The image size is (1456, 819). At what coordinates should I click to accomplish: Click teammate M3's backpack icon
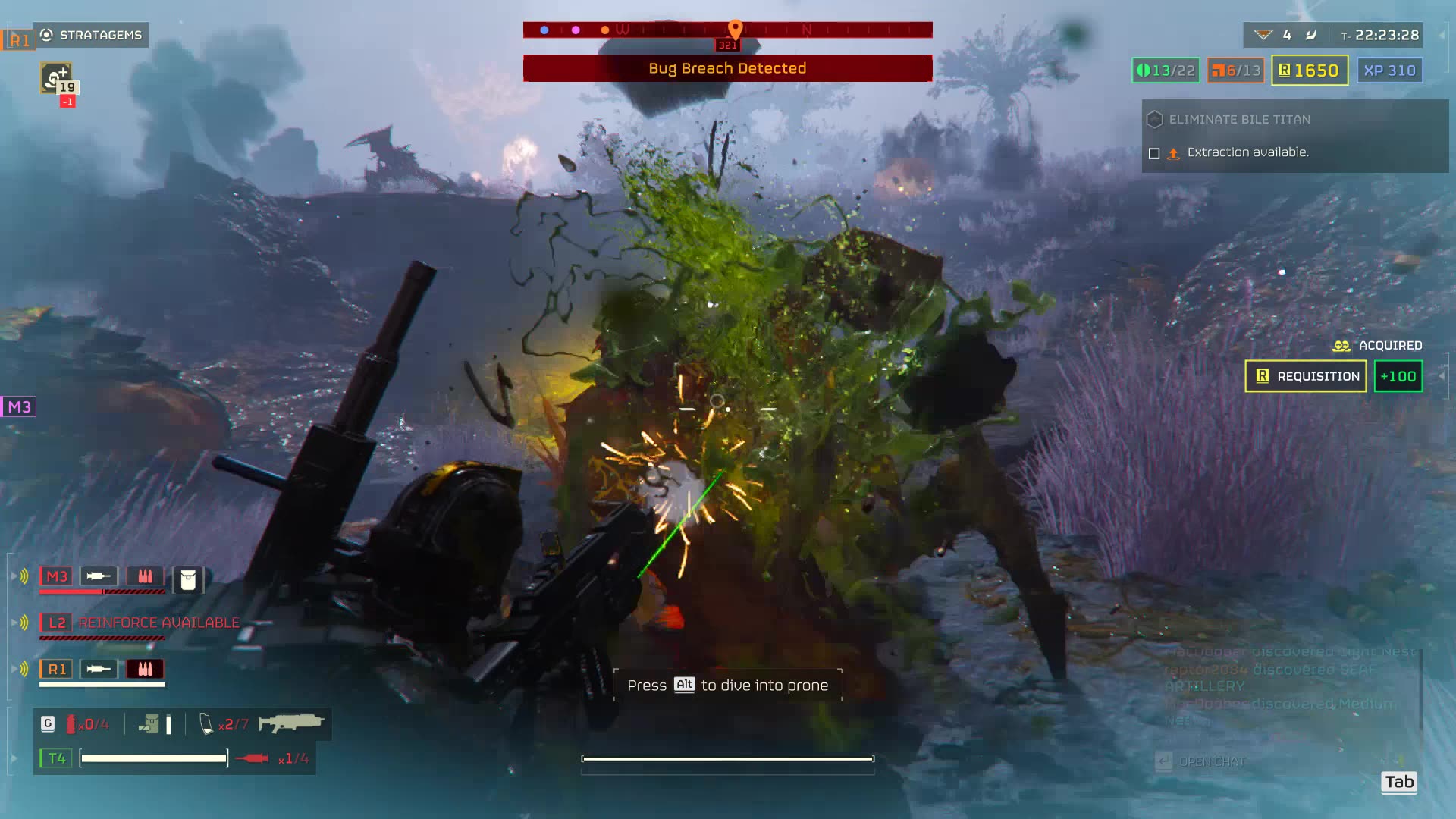187,579
